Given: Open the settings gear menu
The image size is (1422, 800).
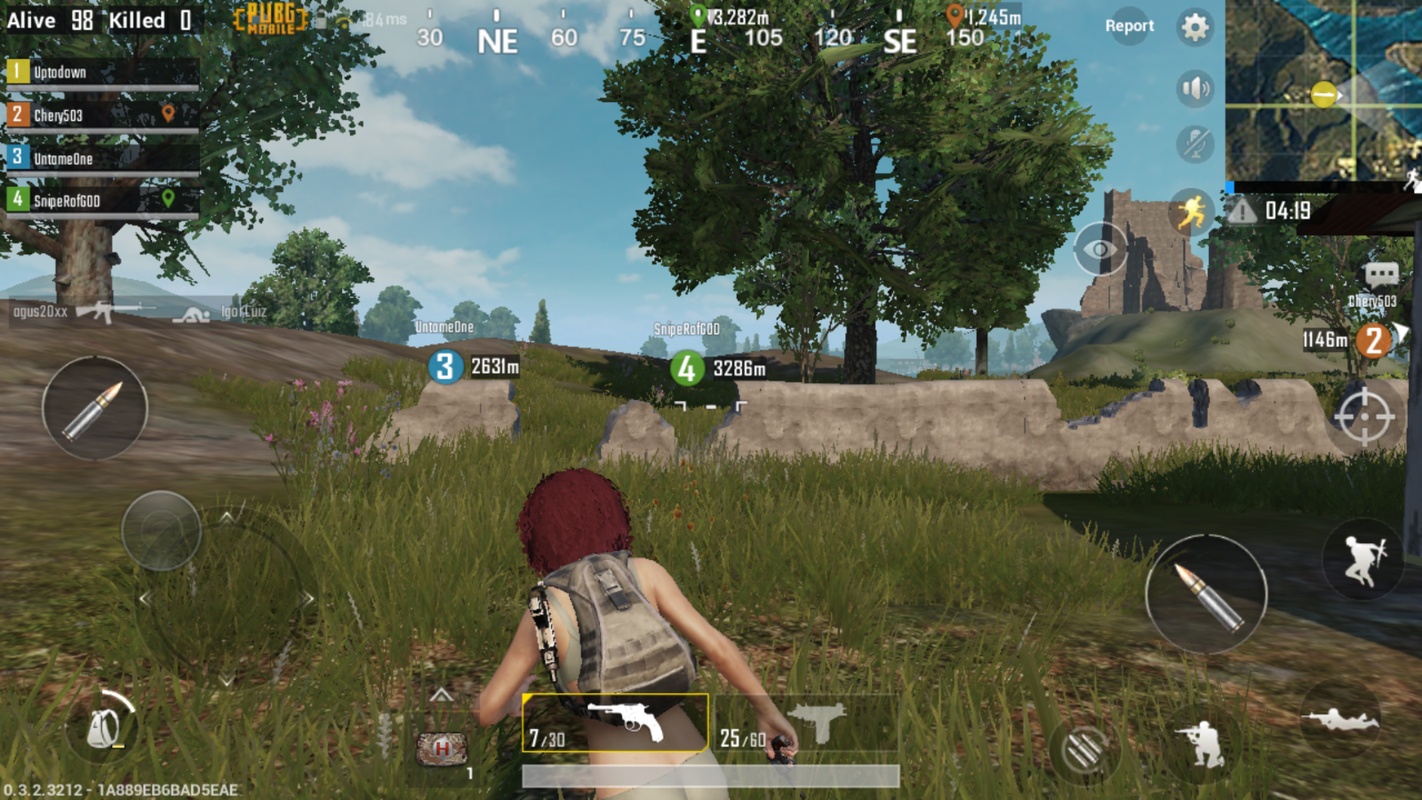Looking at the screenshot, I should (x=1194, y=27).
